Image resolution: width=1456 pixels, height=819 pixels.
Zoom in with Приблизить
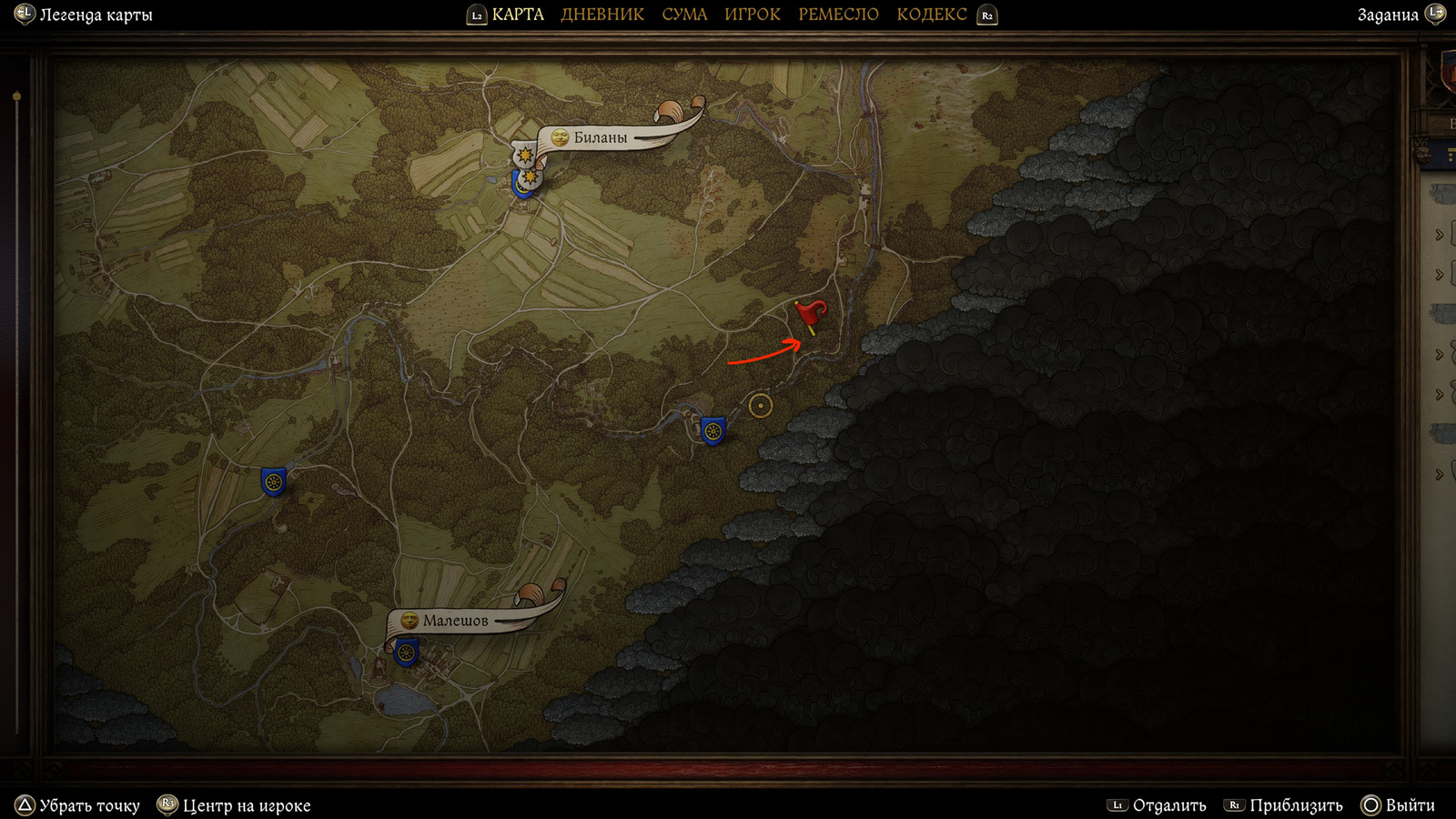[x=1295, y=805]
